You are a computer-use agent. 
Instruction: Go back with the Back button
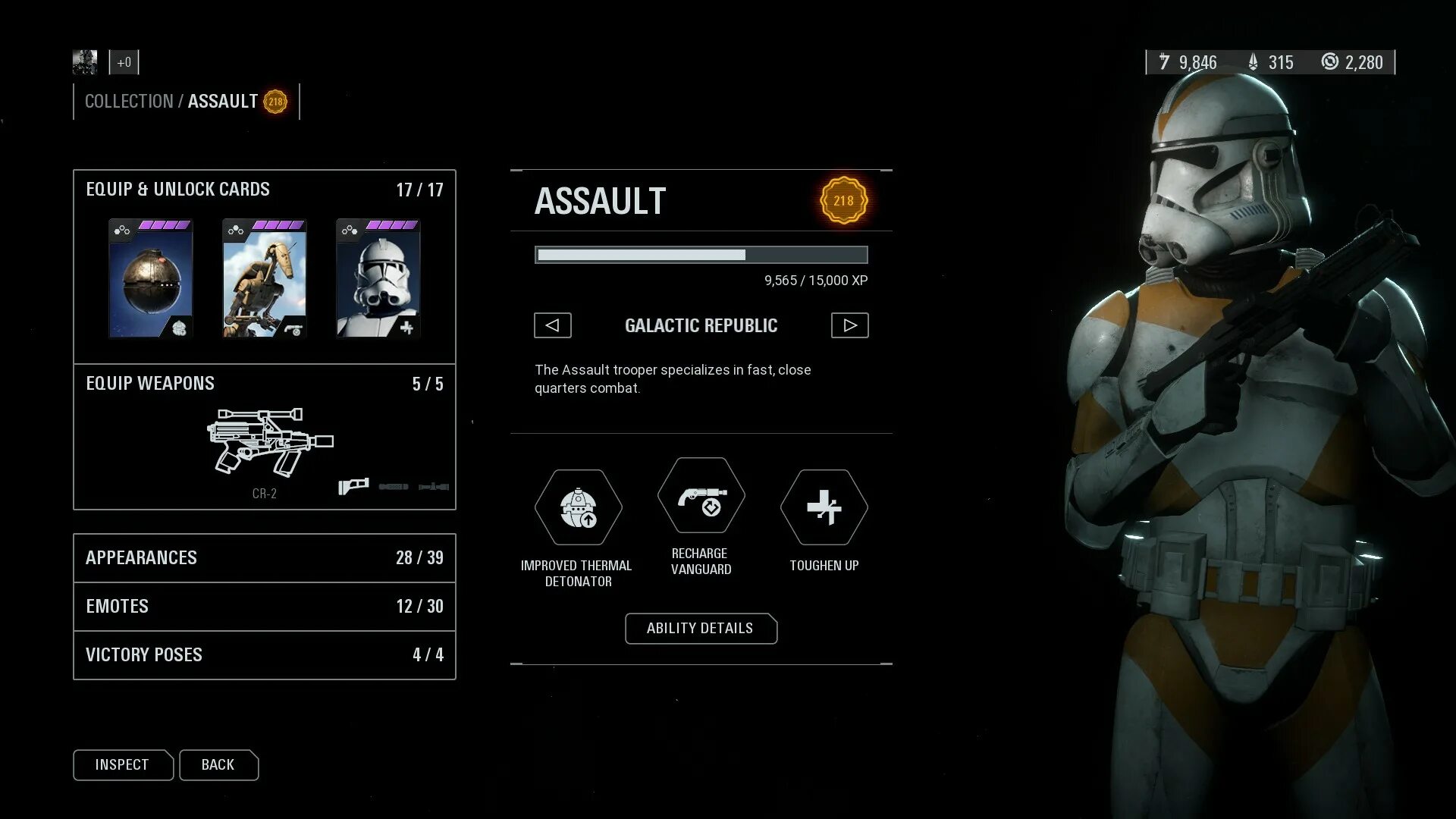coord(218,764)
